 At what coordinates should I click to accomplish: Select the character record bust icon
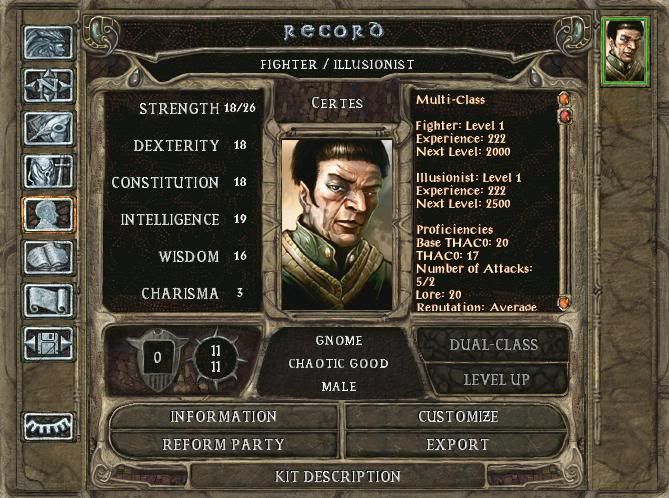click(48, 215)
